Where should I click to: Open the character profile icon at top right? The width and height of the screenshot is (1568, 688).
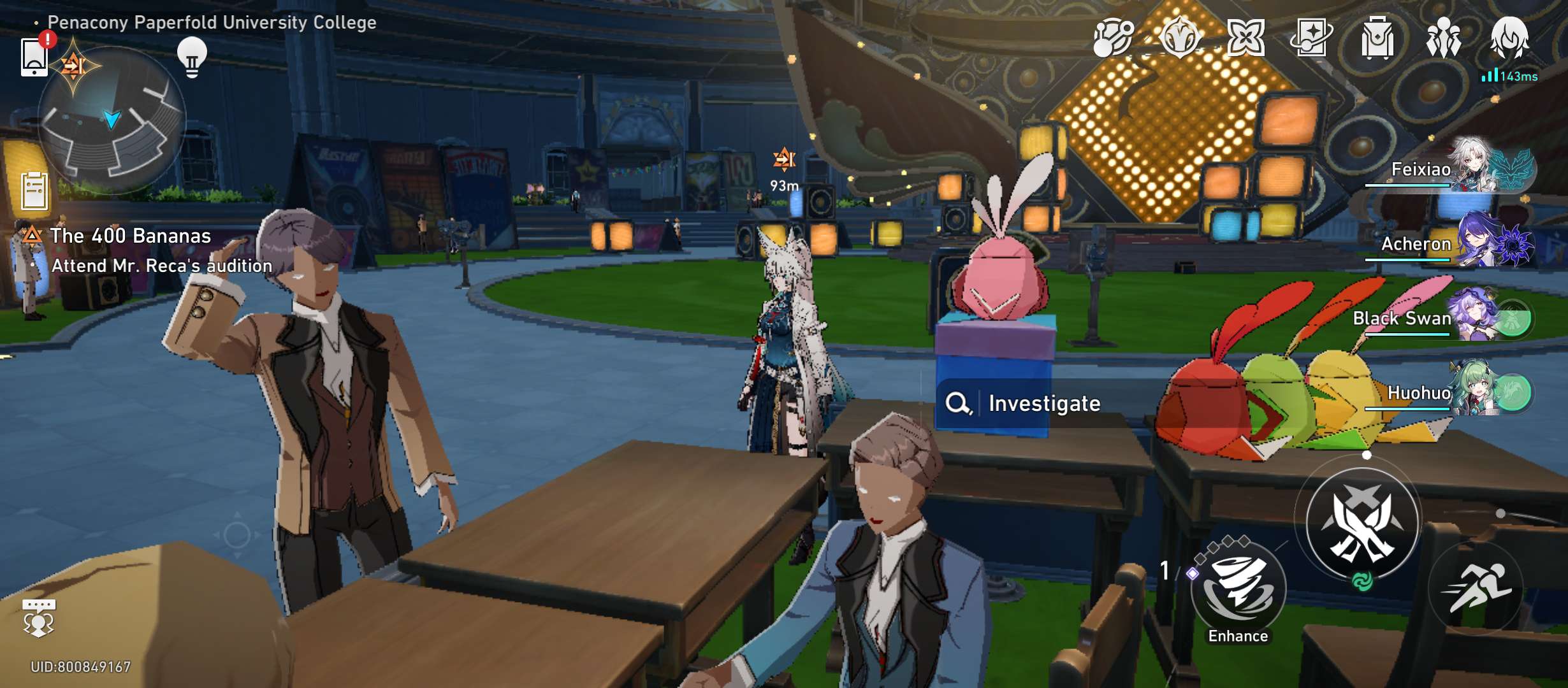(x=1509, y=38)
